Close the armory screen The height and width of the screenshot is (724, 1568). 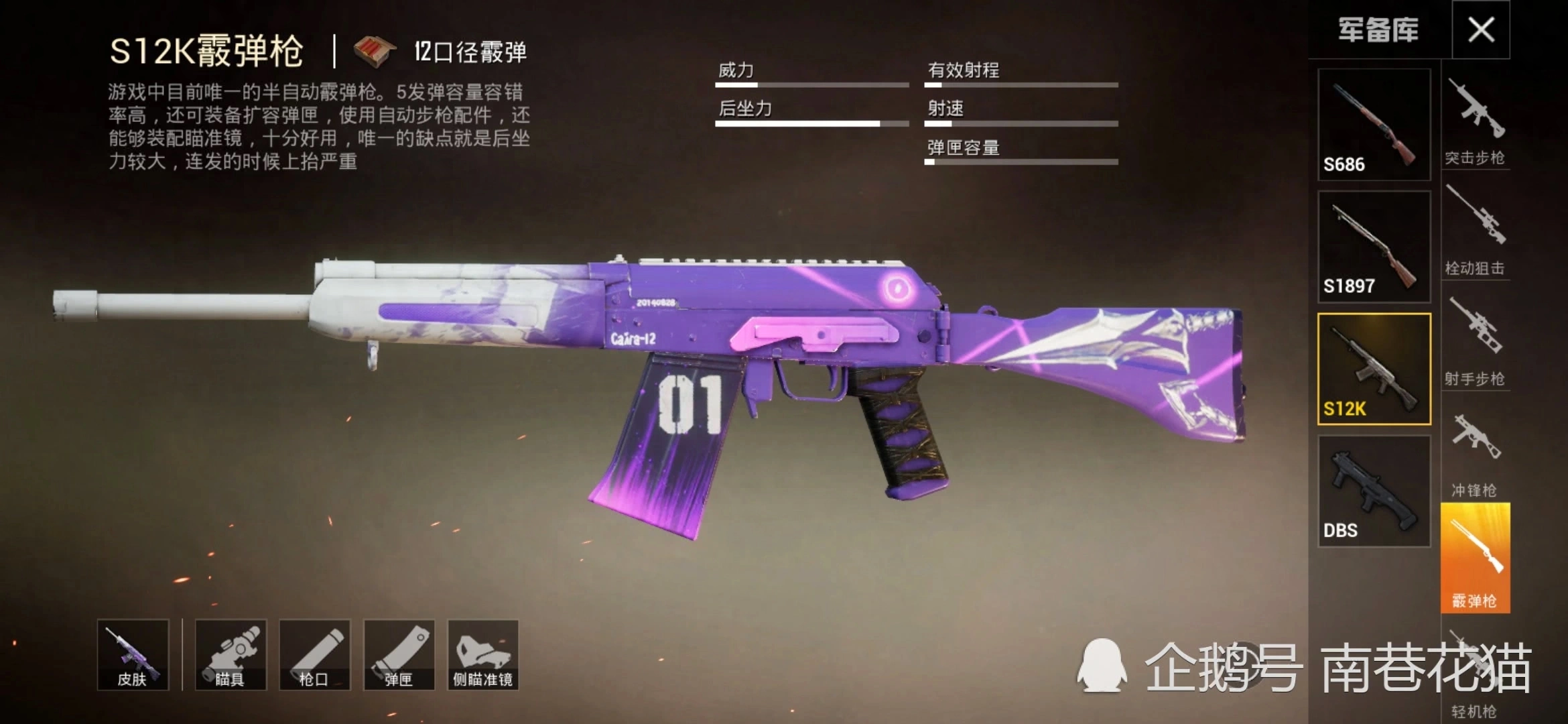coord(1481,30)
